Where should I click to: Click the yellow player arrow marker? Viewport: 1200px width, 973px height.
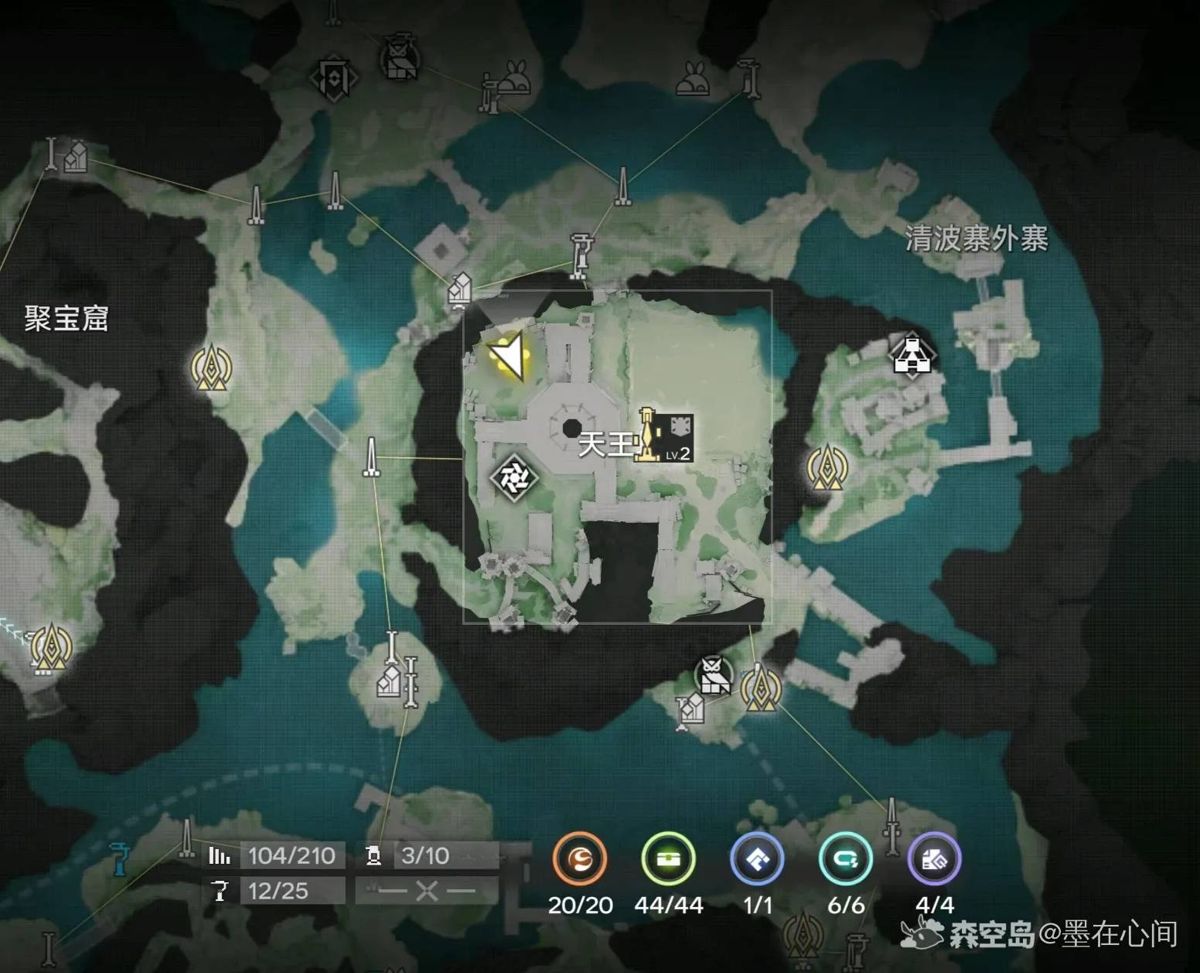pyautogui.click(x=506, y=354)
